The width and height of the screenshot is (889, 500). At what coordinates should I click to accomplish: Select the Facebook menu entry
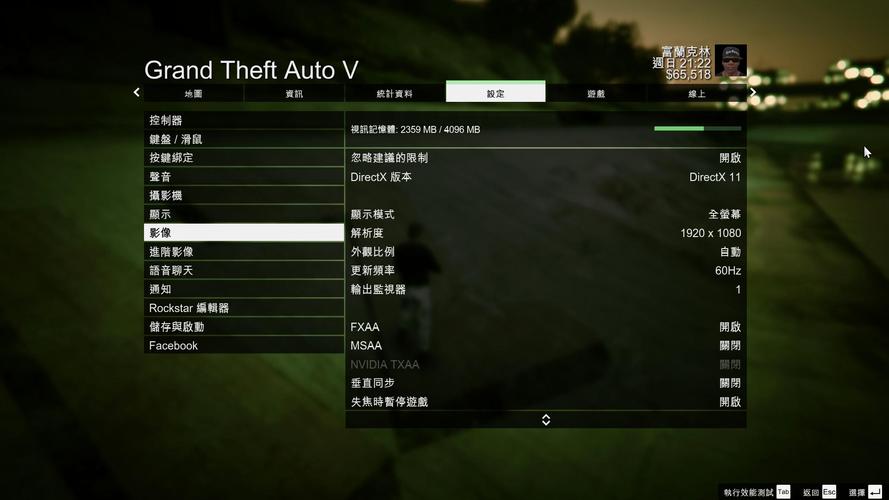coord(244,346)
